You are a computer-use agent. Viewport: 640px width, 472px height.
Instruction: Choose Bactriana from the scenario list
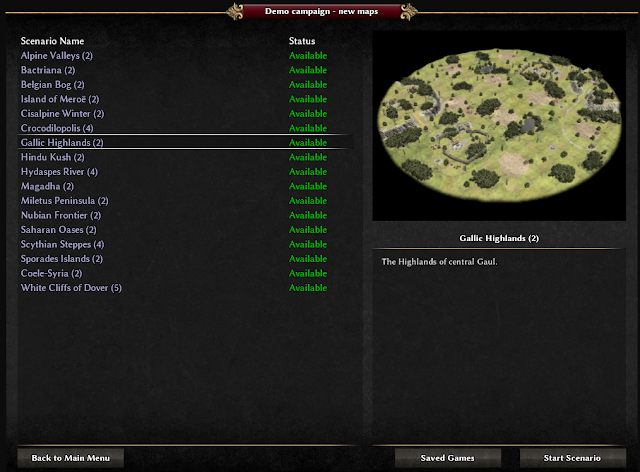(48, 70)
